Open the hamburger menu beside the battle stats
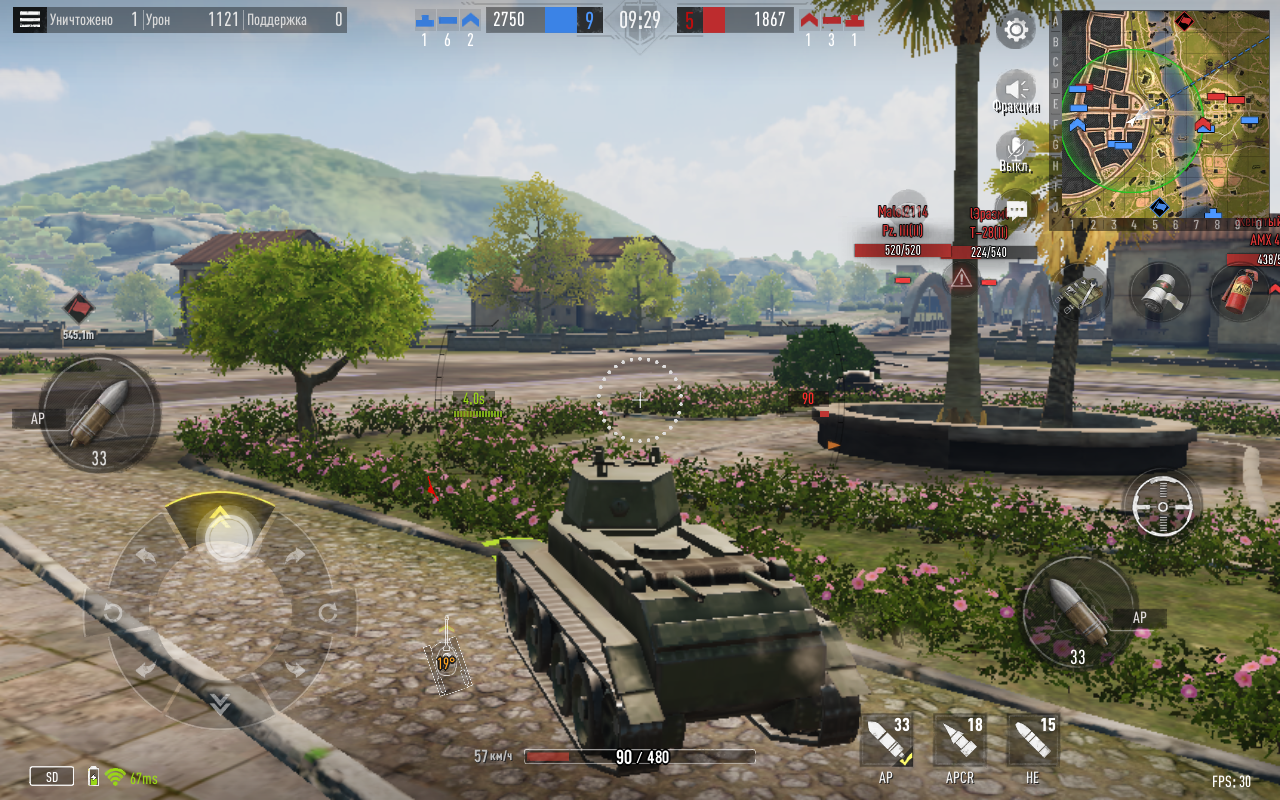Viewport: 1280px width, 800px height. 30,20
